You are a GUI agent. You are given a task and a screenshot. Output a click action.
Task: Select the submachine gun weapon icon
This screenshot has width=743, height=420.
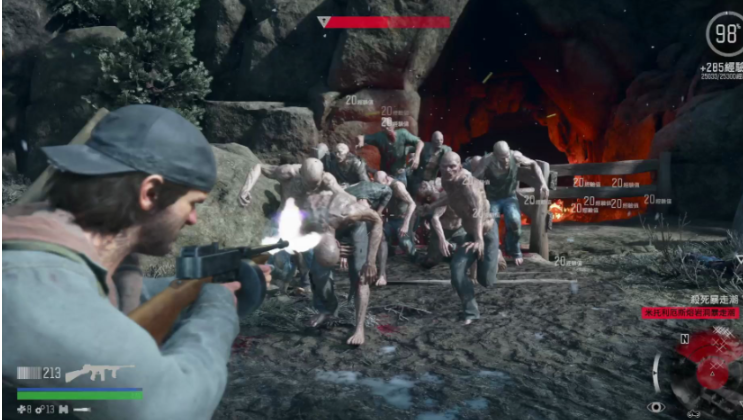(99, 373)
